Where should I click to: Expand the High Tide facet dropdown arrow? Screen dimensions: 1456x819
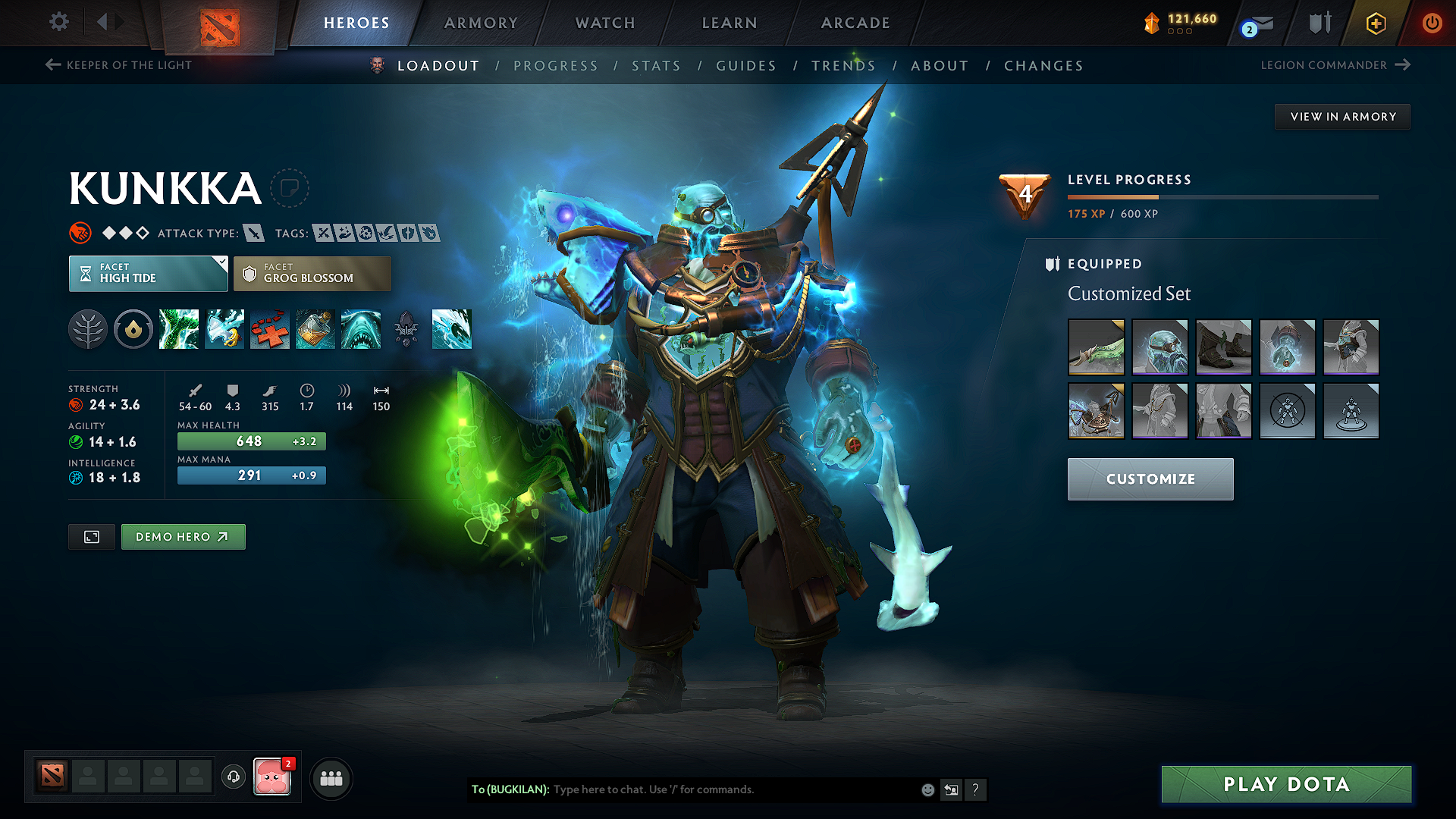(221, 262)
